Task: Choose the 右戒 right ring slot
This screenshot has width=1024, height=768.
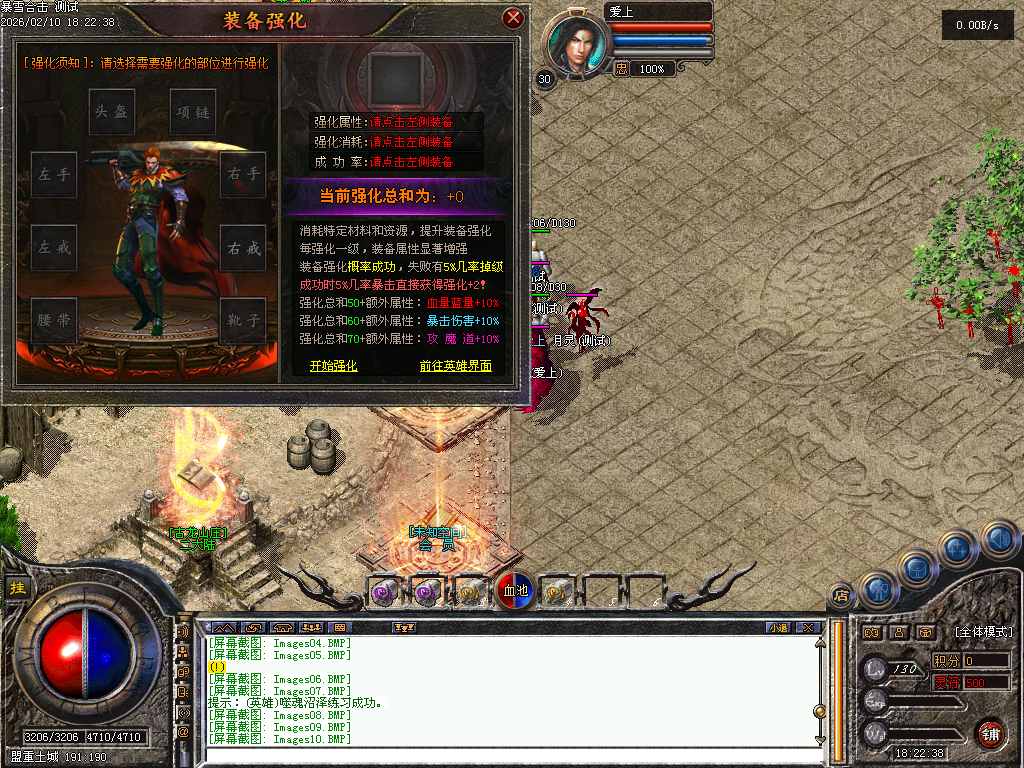Action: (x=243, y=248)
